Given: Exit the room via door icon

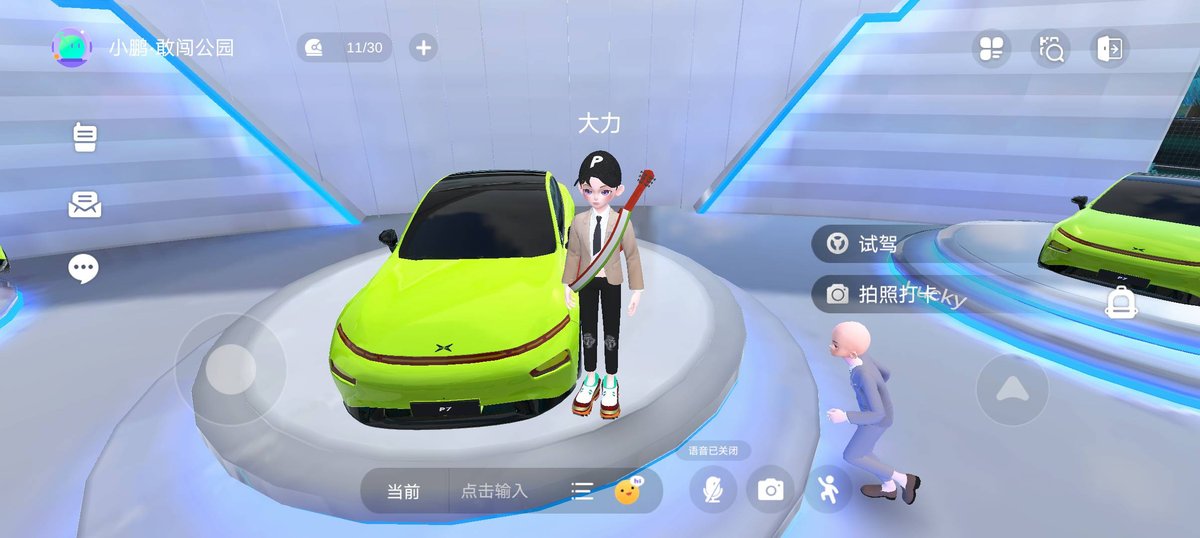Looking at the screenshot, I should 1110,48.
